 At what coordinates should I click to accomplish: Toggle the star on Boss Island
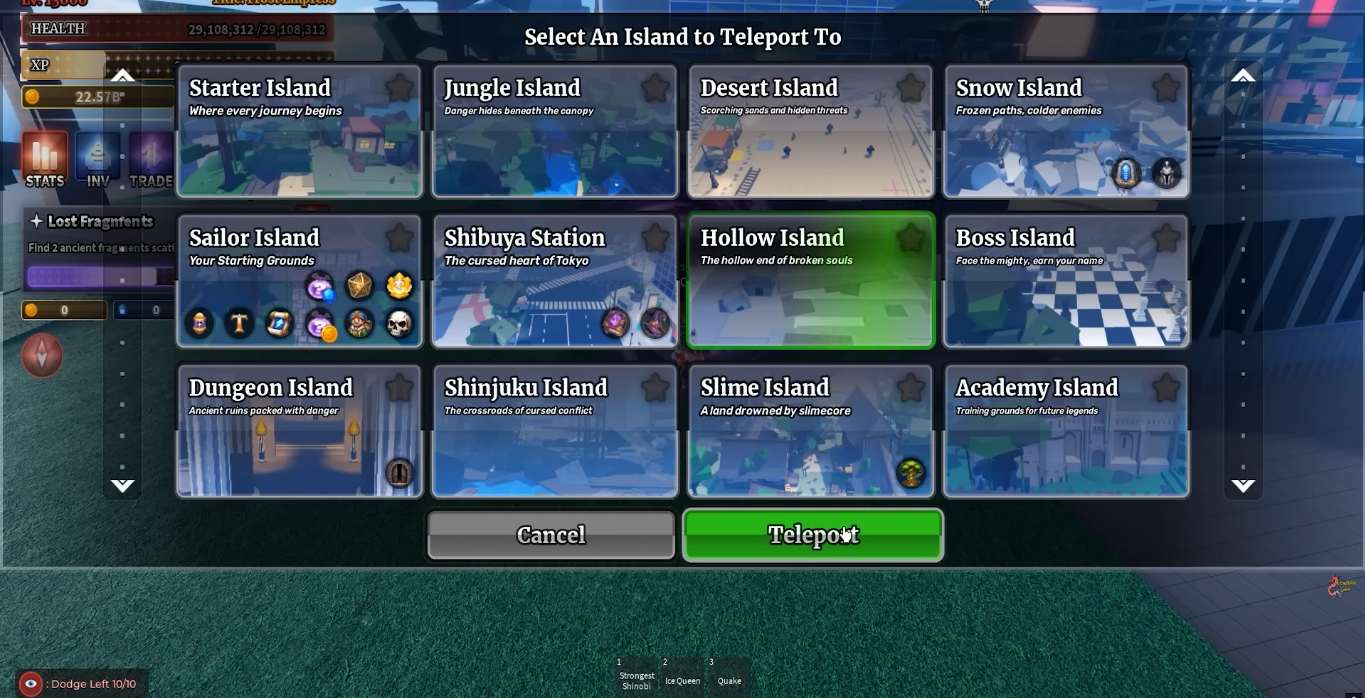point(1166,238)
